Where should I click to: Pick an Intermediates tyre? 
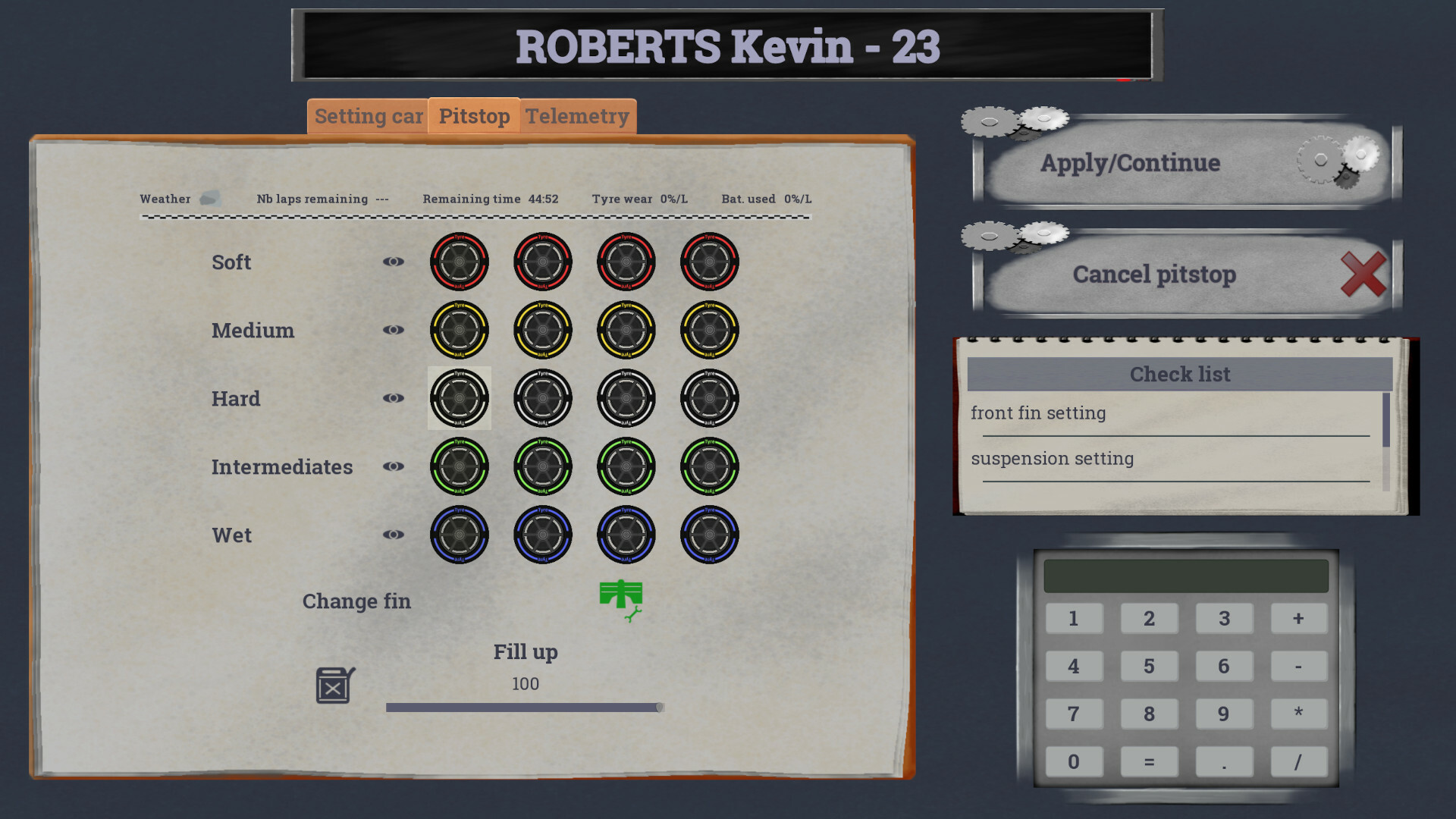coord(460,466)
